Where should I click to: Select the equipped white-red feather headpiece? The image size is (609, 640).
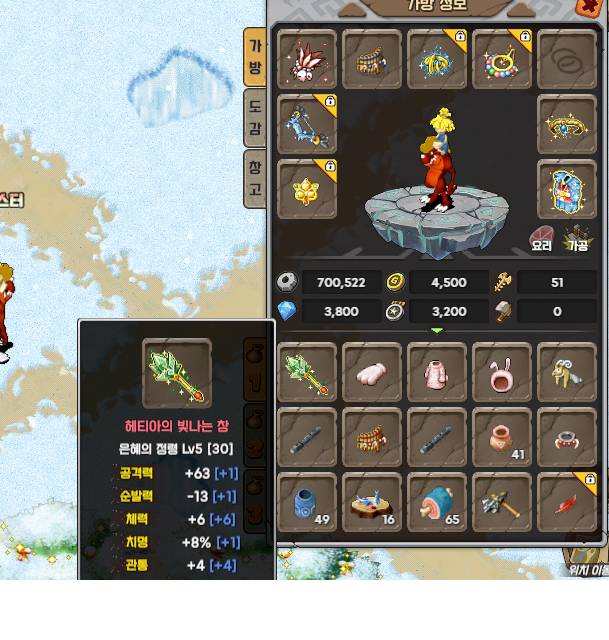pos(306,60)
